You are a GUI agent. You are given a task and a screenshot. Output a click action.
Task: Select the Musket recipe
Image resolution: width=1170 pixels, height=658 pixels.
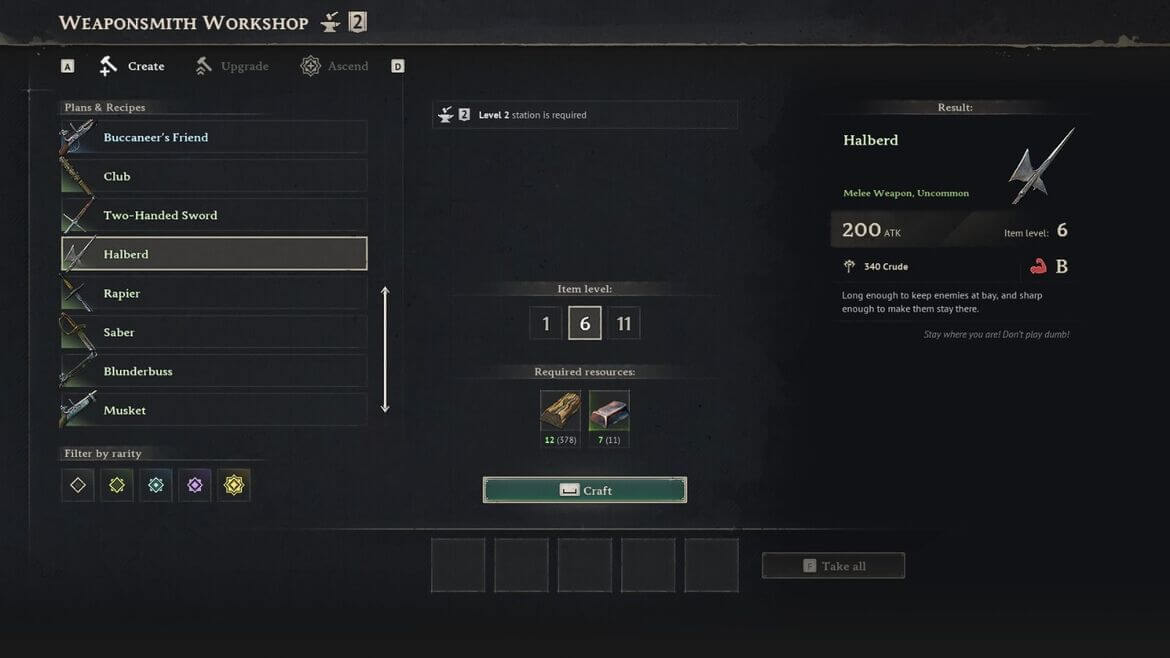(x=214, y=410)
